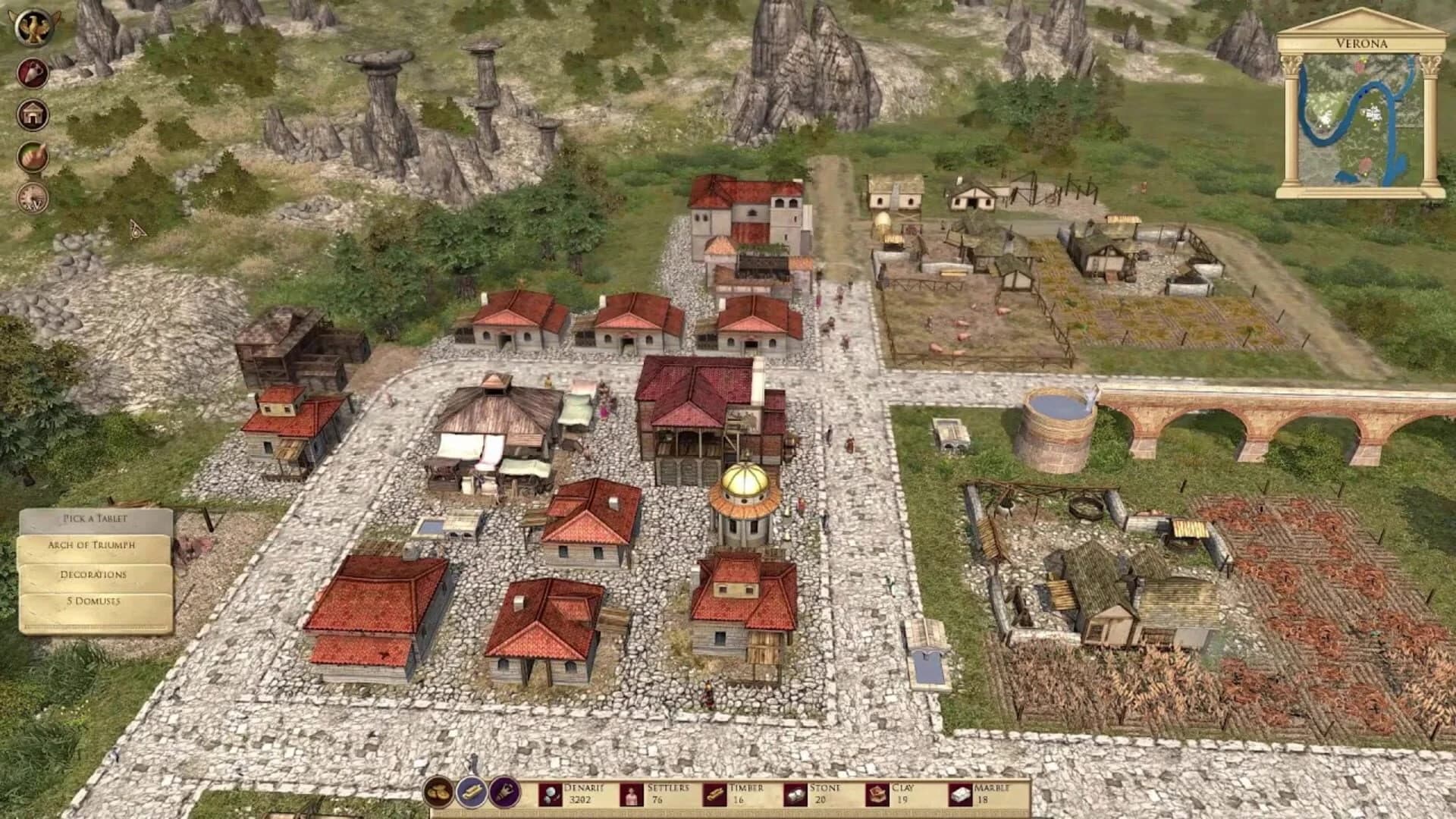1456x819 pixels.
Task: Pick the Arch of Triumph tablet
Action: click(x=91, y=545)
